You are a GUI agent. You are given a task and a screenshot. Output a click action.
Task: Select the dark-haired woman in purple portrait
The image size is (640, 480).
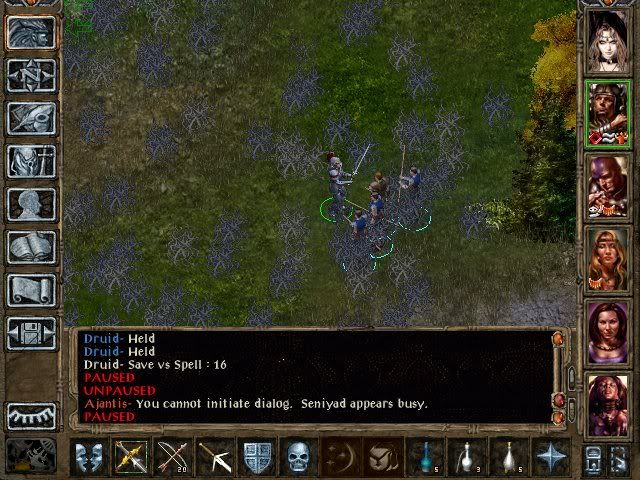tap(607, 333)
